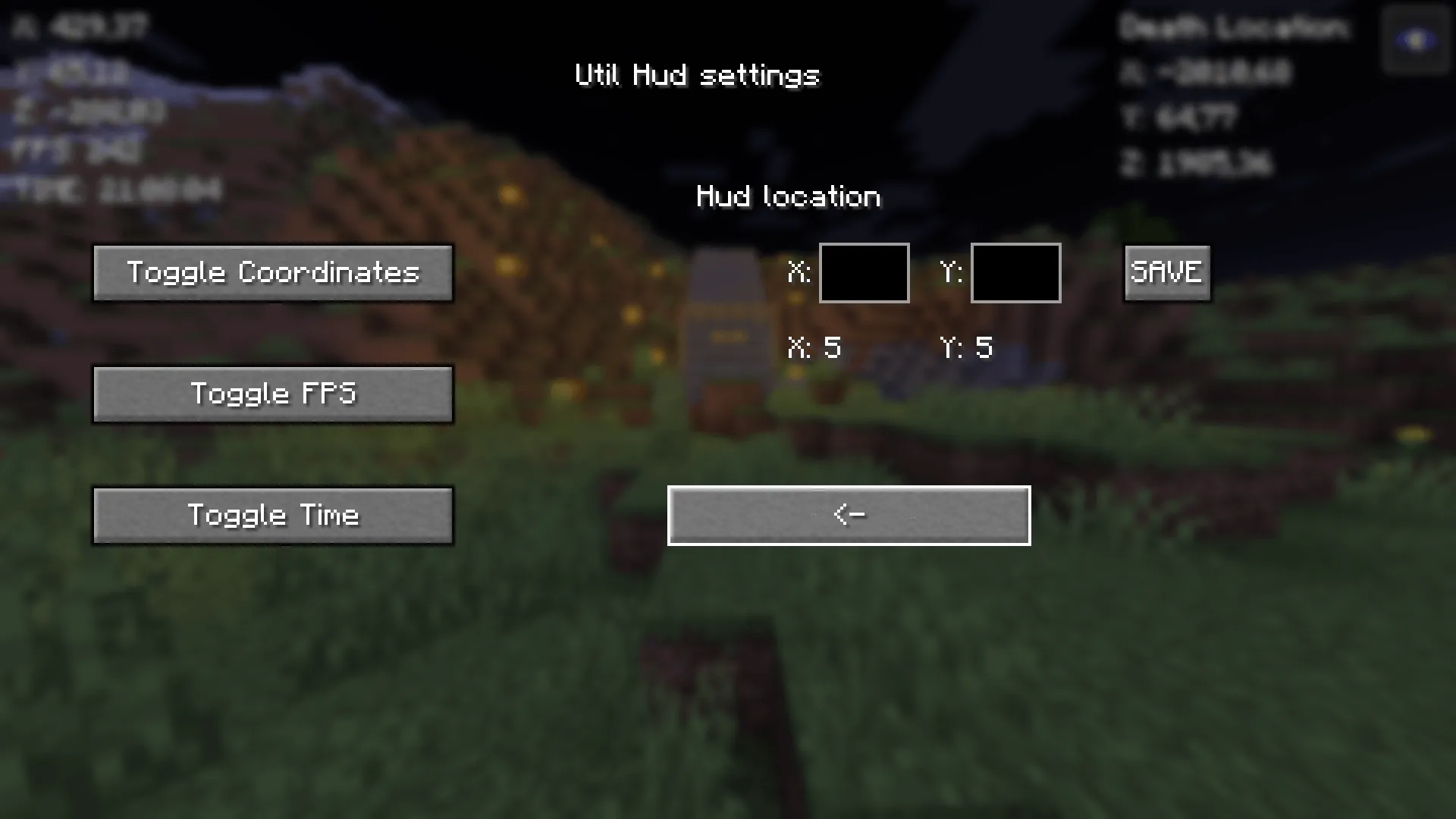Toggle FPS display on the HUD
Image resolution: width=1456 pixels, height=819 pixels.
tap(272, 394)
